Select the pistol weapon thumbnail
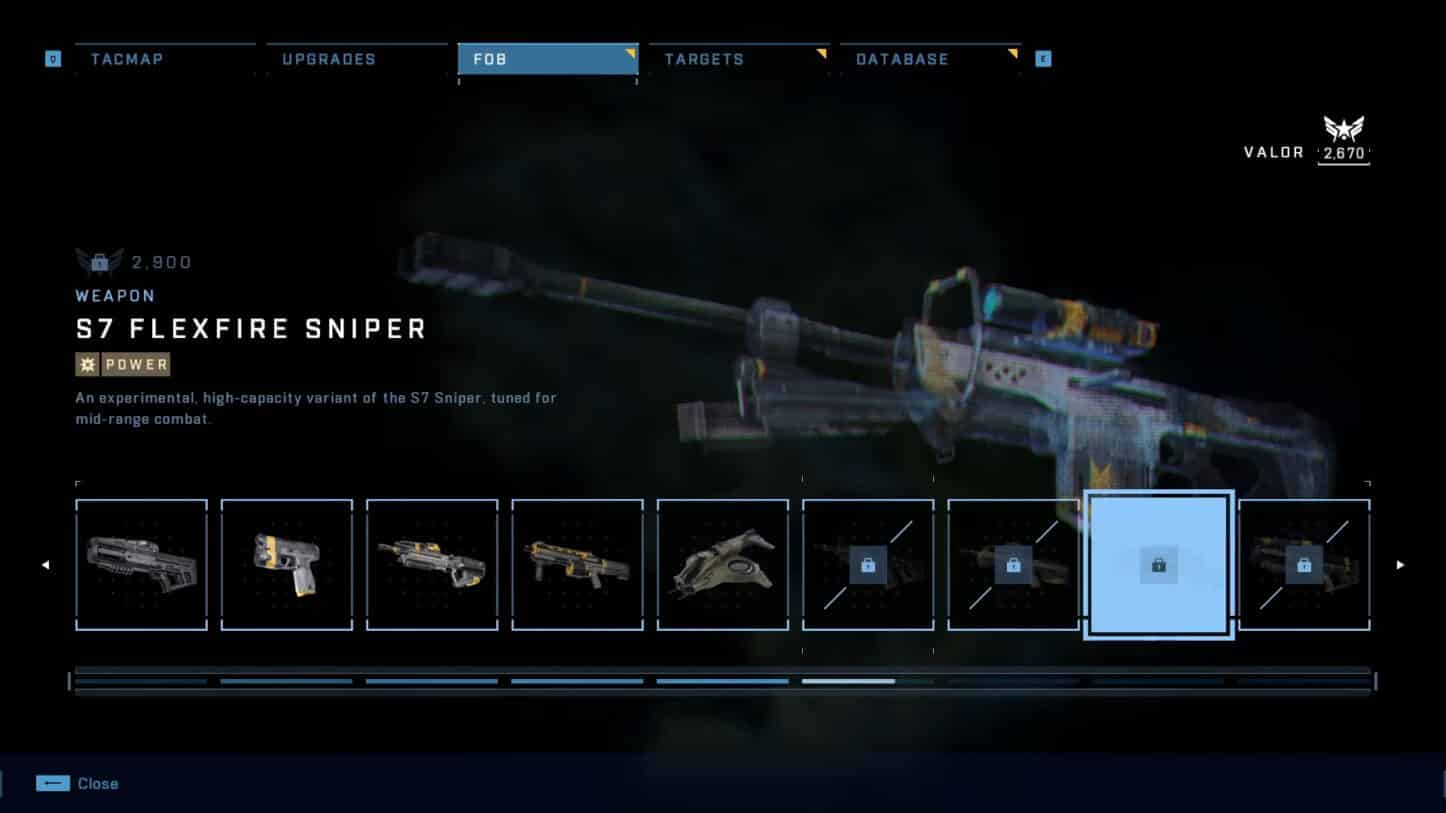This screenshot has width=1446, height=813. (287, 564)
